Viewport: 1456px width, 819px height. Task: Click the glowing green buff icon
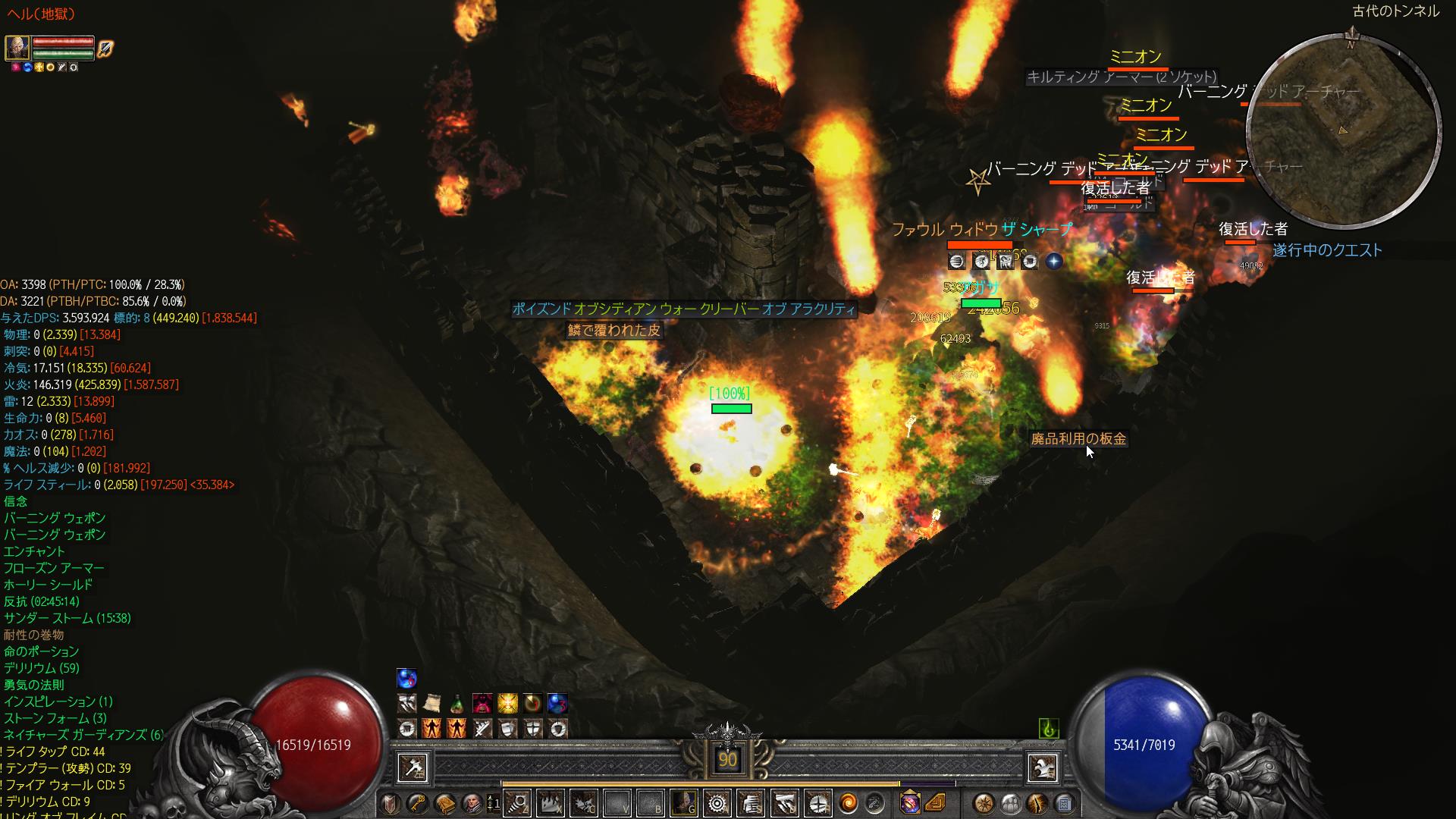point(1049,729)
